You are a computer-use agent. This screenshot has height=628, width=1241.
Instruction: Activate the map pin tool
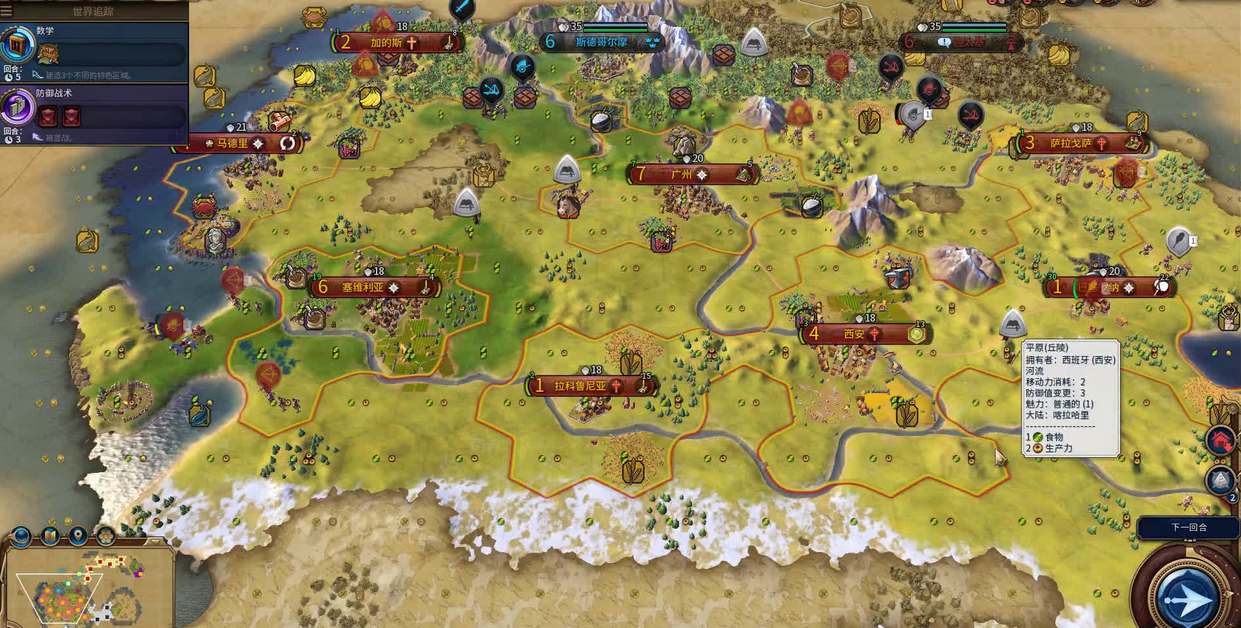[x=77, y=536]
